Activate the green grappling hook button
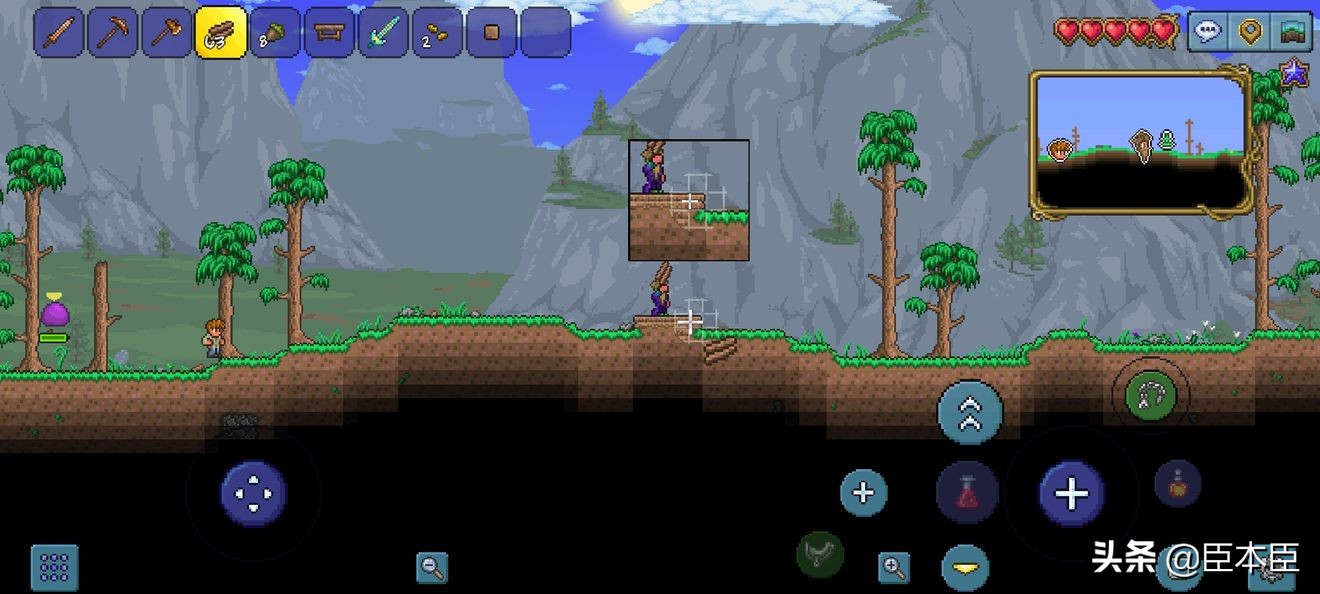1320x594 pixels. click(1150, 395)
